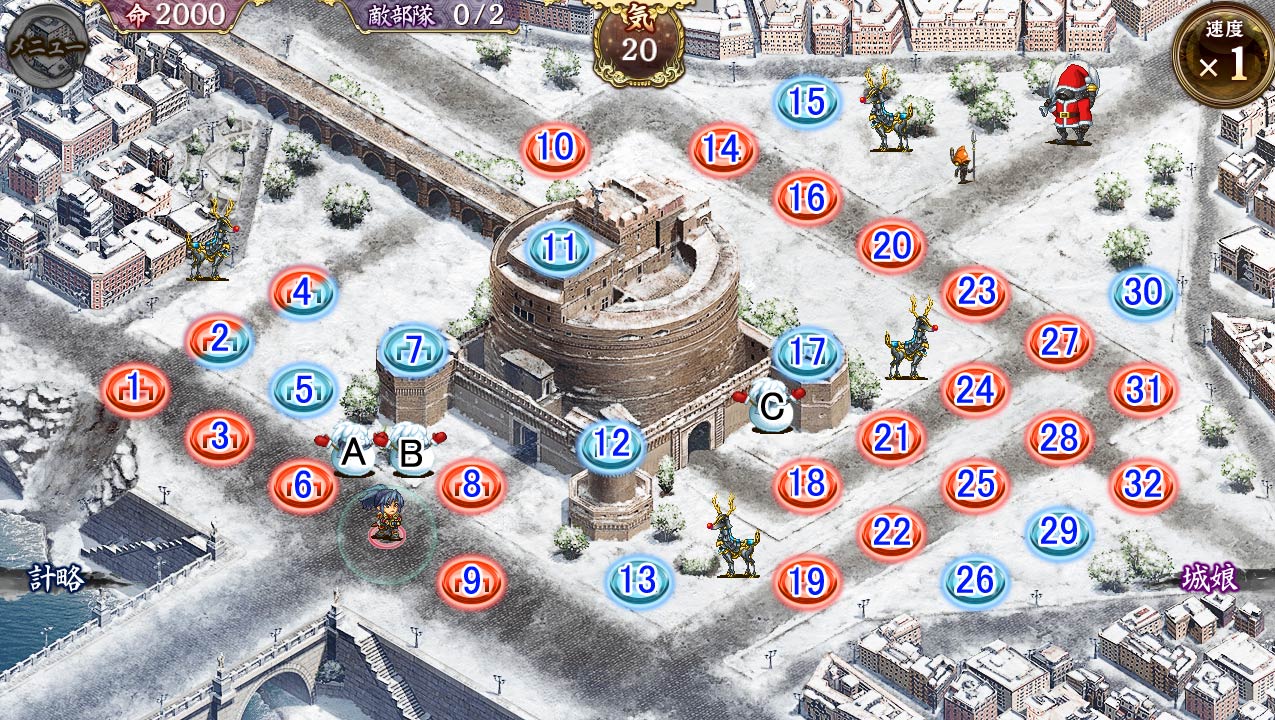
Task: Select red deployment tile number 32
Action: (1143, 485)
